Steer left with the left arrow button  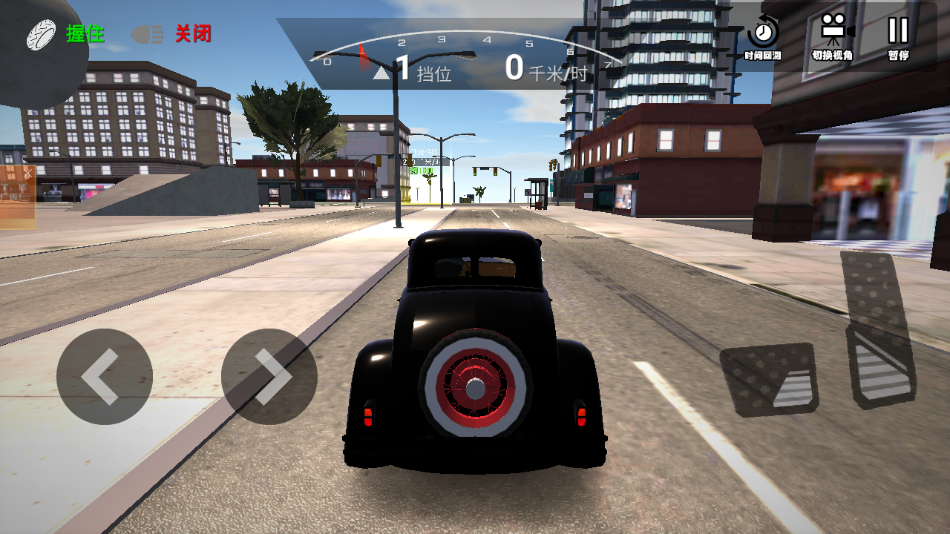[104, 377]
